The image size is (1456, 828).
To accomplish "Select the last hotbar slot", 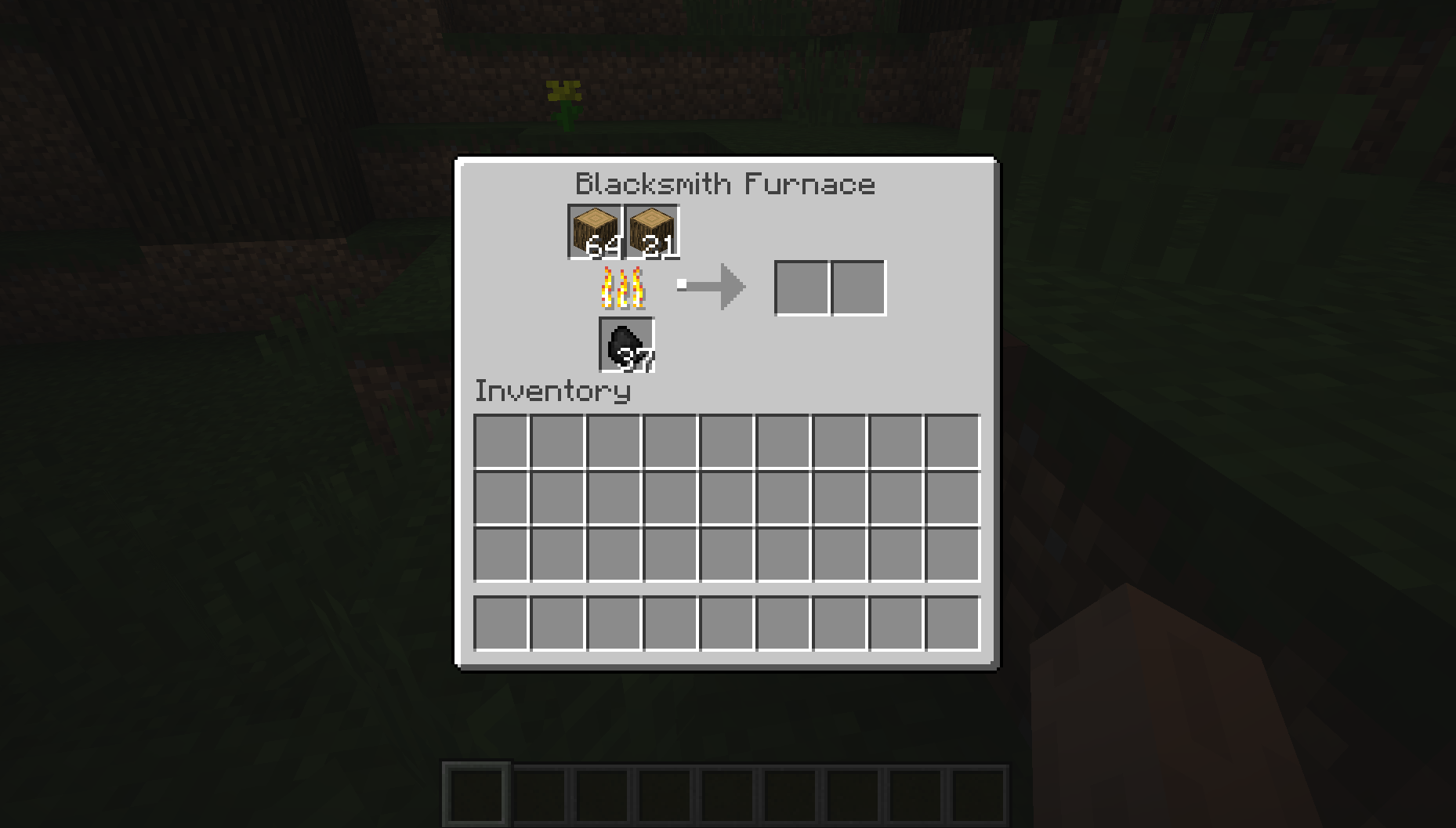I will [x=981, y=795].
